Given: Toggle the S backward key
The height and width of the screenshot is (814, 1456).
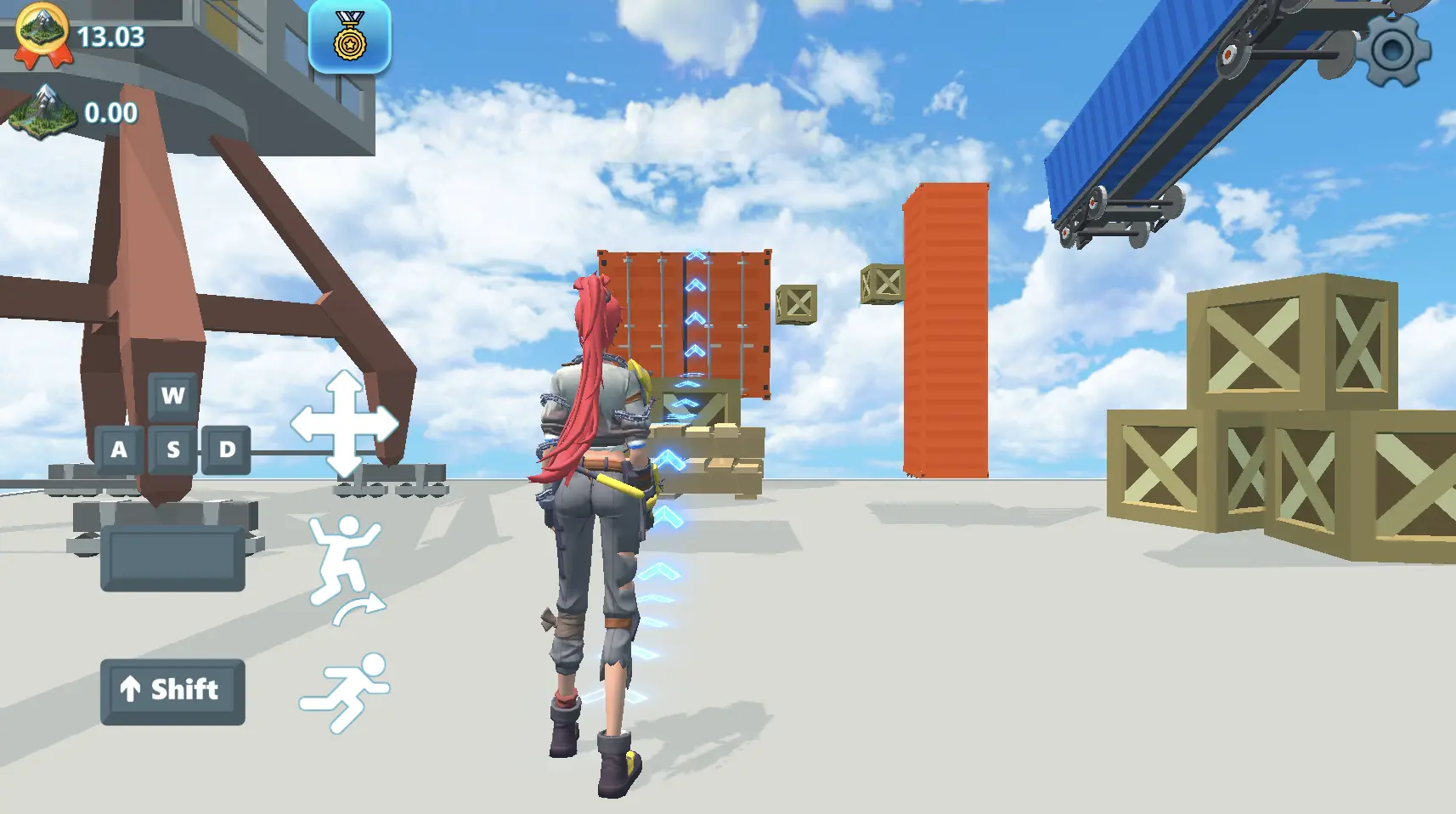Looking at the screenshot, I should click(172, 450).
